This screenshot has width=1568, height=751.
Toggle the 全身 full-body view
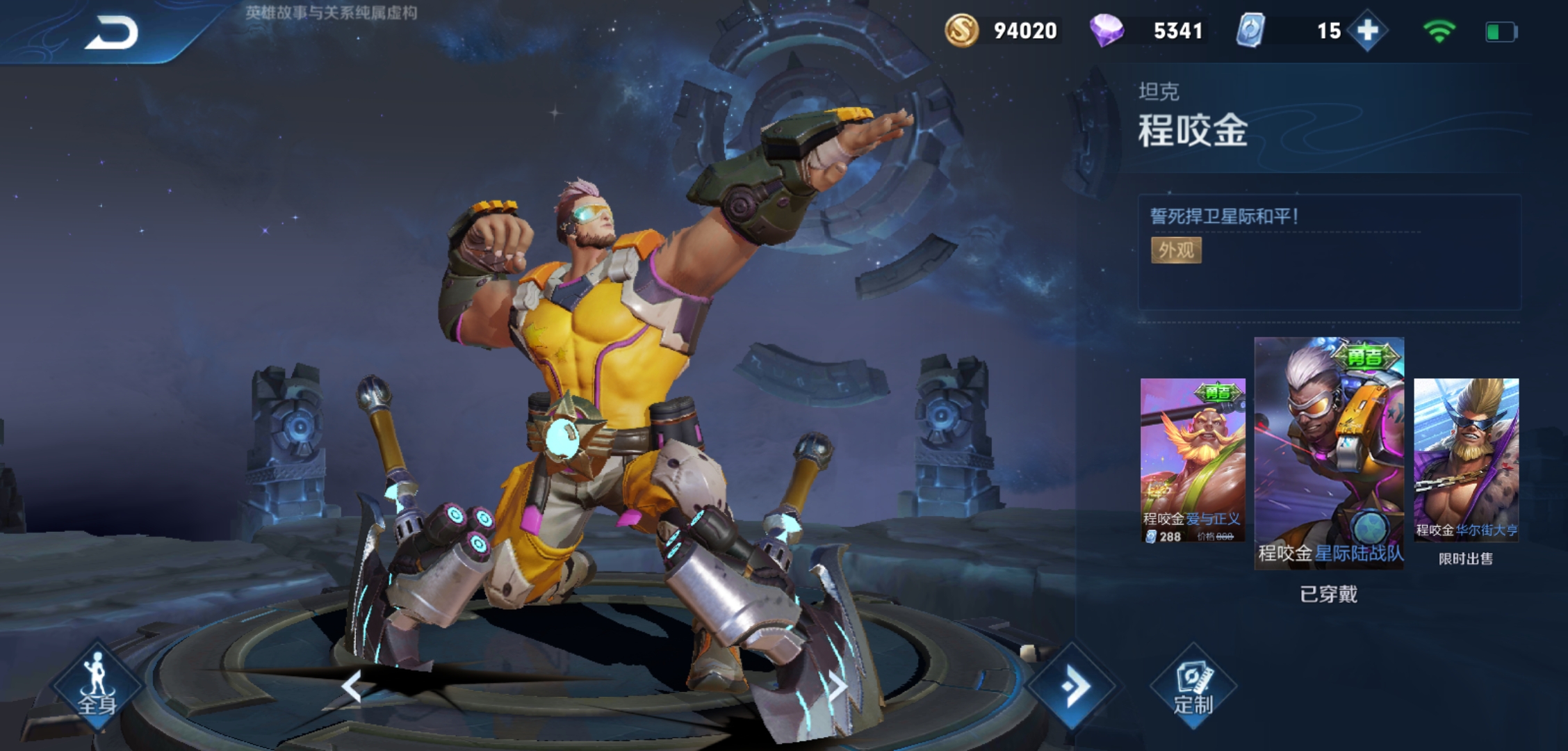(x=97, y=686)
